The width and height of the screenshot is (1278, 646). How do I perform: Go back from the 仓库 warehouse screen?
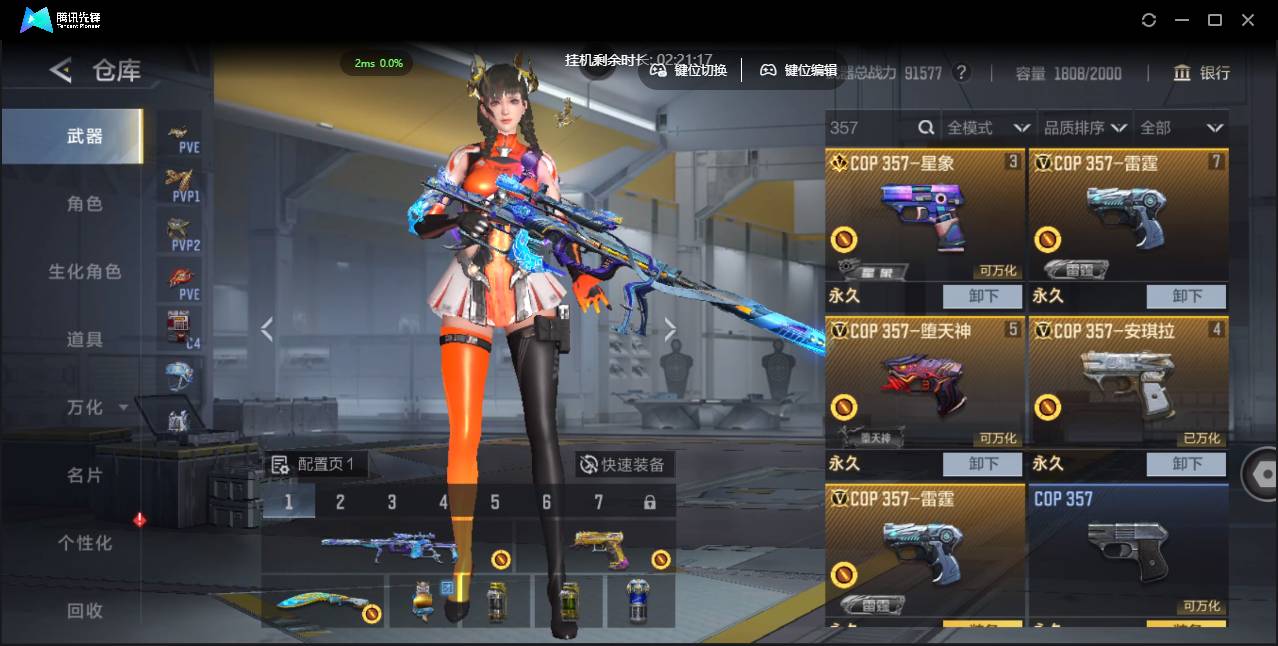point(61,70)
